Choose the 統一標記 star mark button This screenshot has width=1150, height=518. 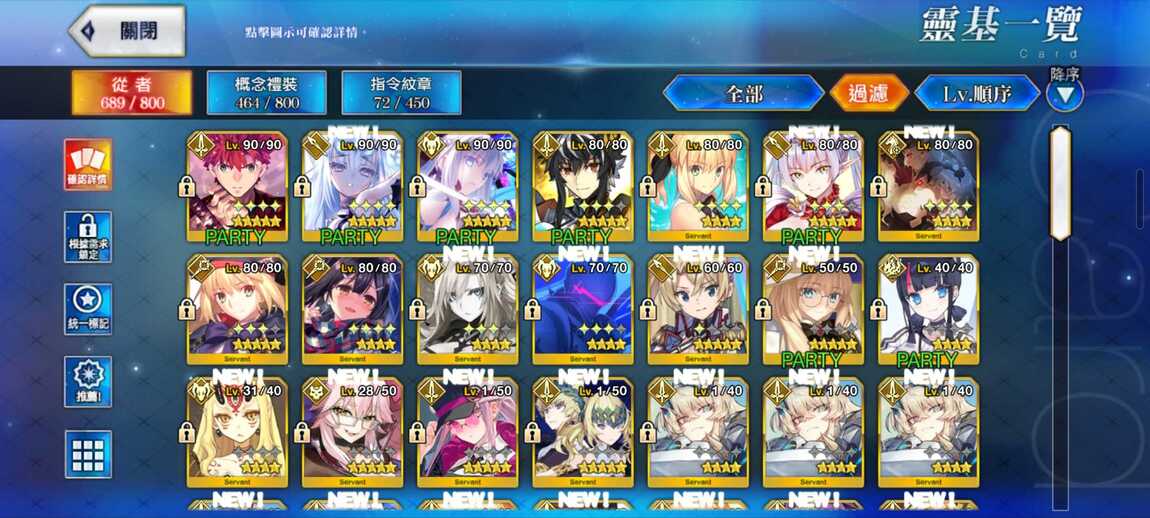coord(88,309)
